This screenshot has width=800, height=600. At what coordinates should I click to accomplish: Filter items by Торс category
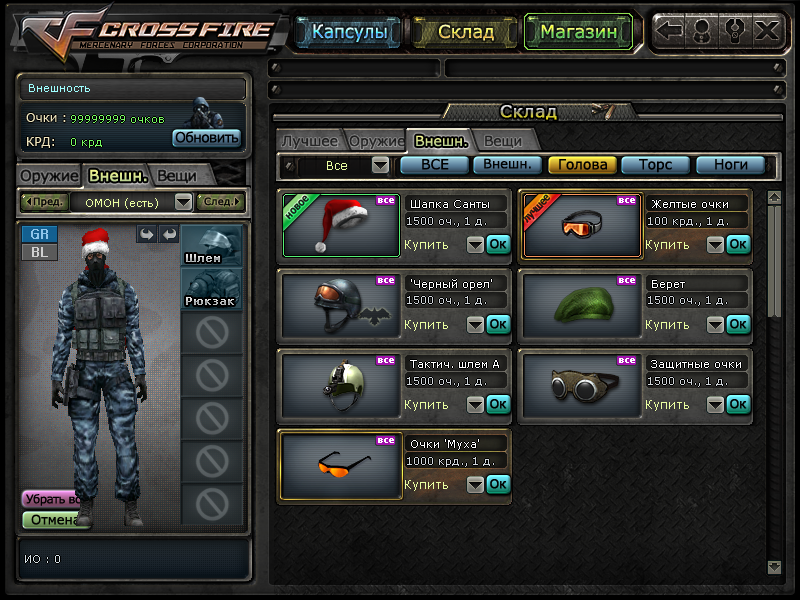(x=655, y=165)
